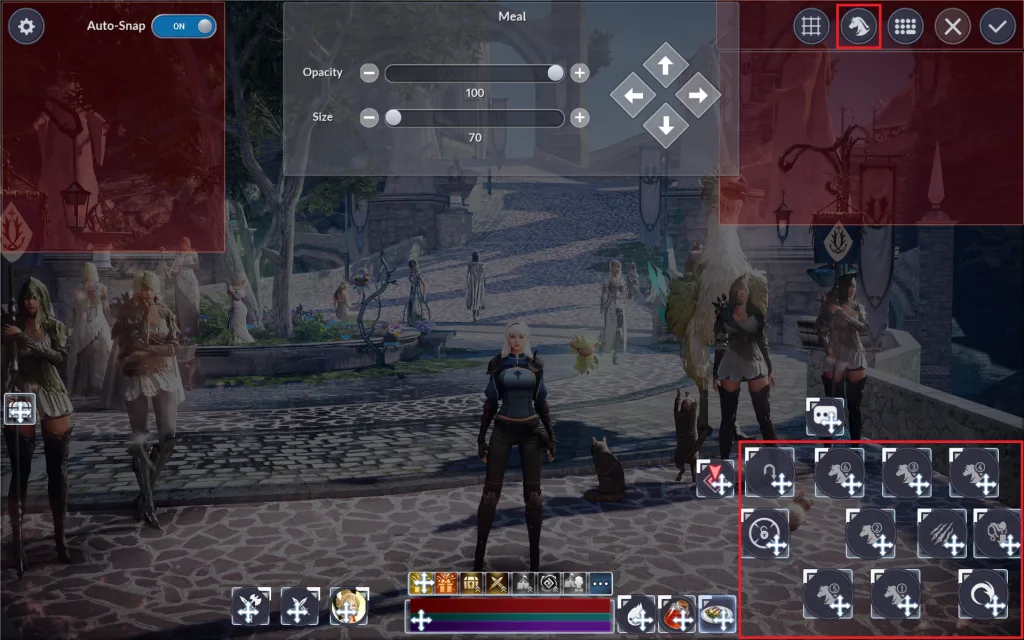
Task: Confirm the layout with the checkmark button
Action: (x=997, y=26)
